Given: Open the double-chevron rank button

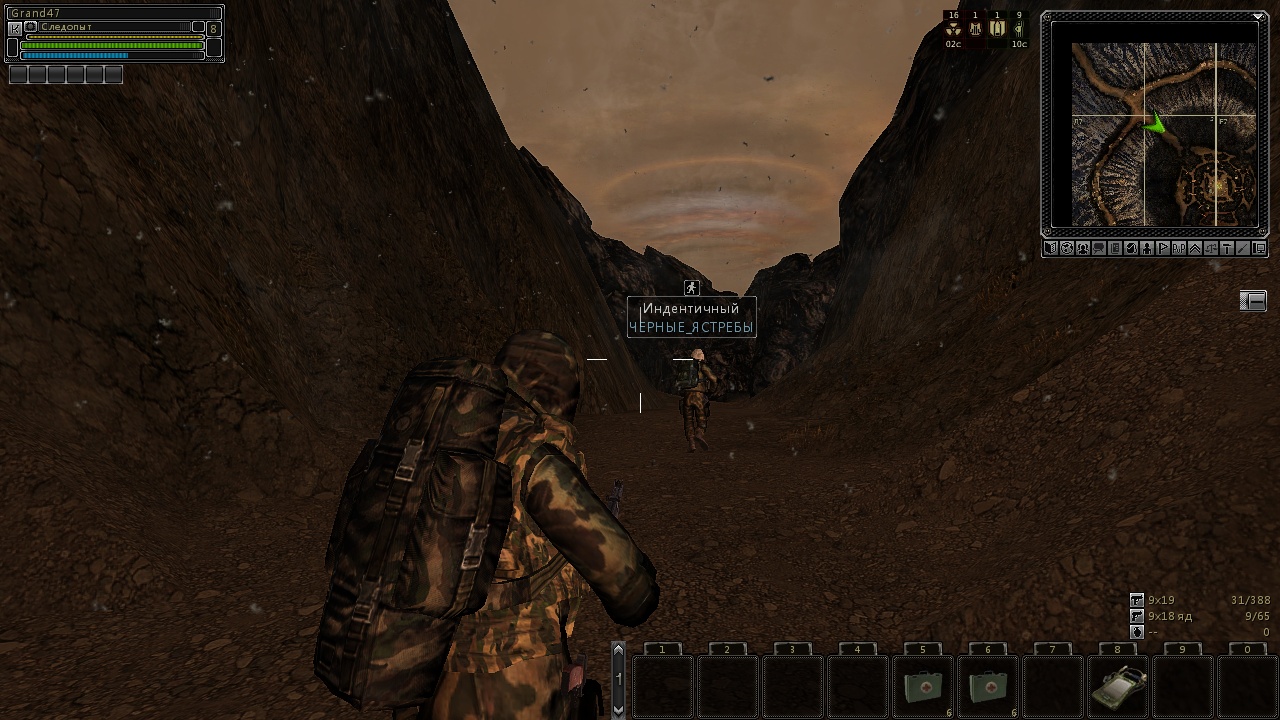Looking at the screenshot, I should [1195, 248].
